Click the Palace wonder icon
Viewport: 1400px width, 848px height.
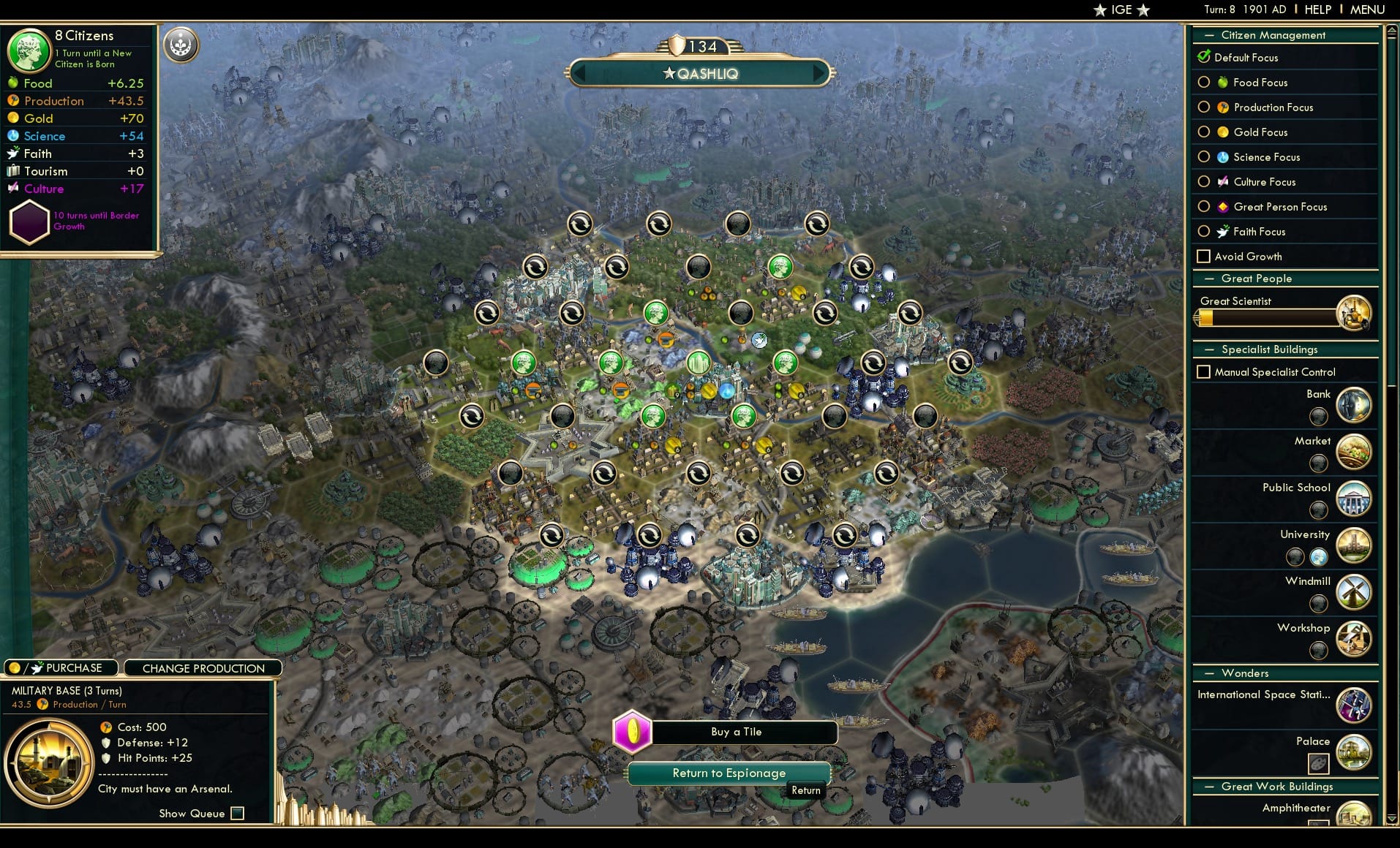pos(1354,752)
